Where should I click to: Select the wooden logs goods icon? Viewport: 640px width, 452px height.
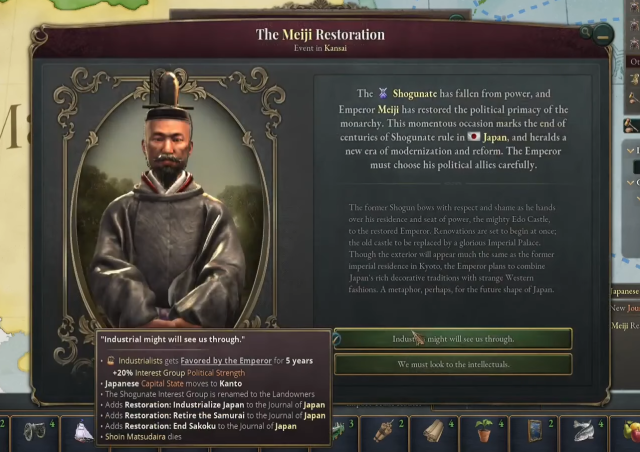[435, 432]
